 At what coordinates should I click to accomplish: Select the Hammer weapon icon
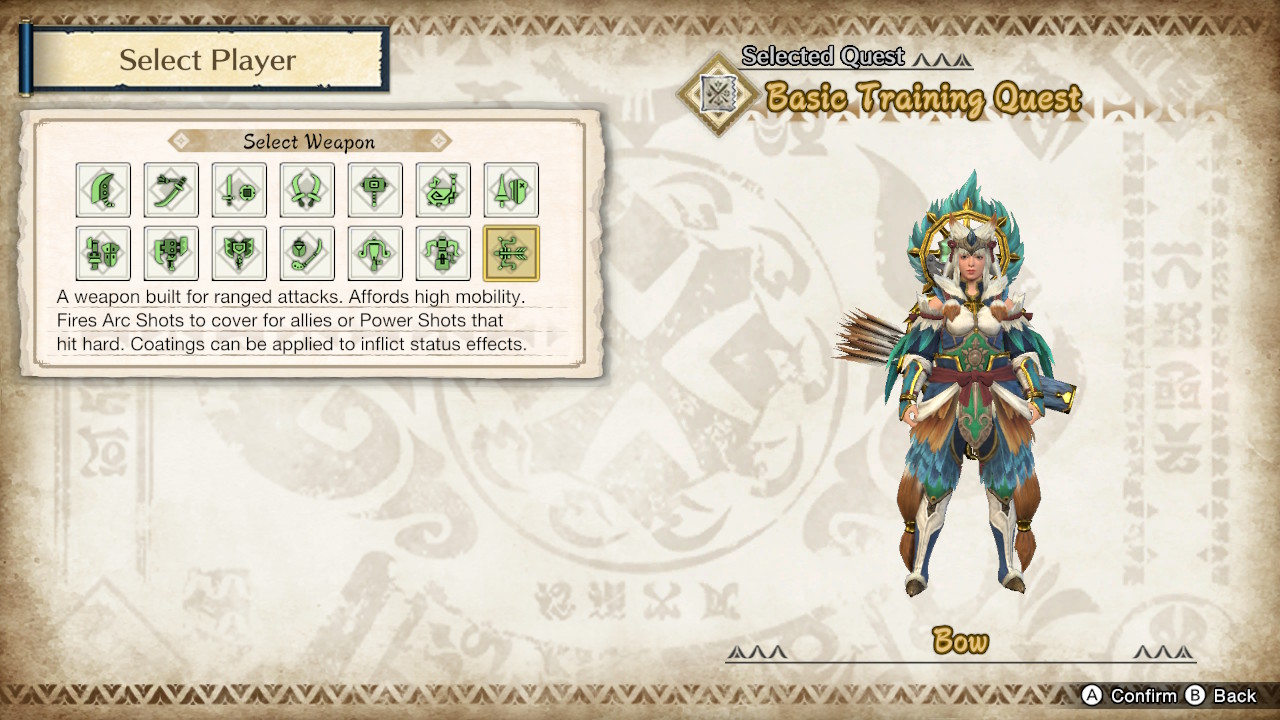point(374,190)
